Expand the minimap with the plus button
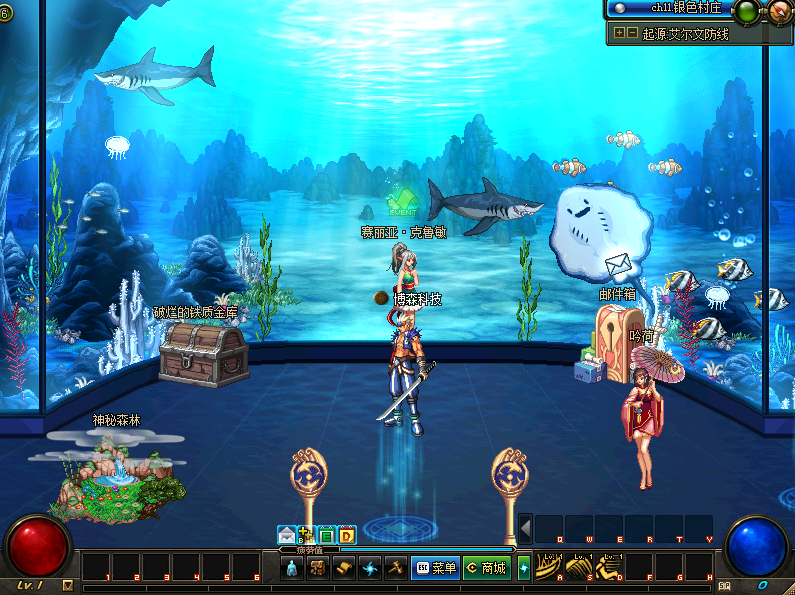This screenshot has height=595, width=795. [620, 33]
